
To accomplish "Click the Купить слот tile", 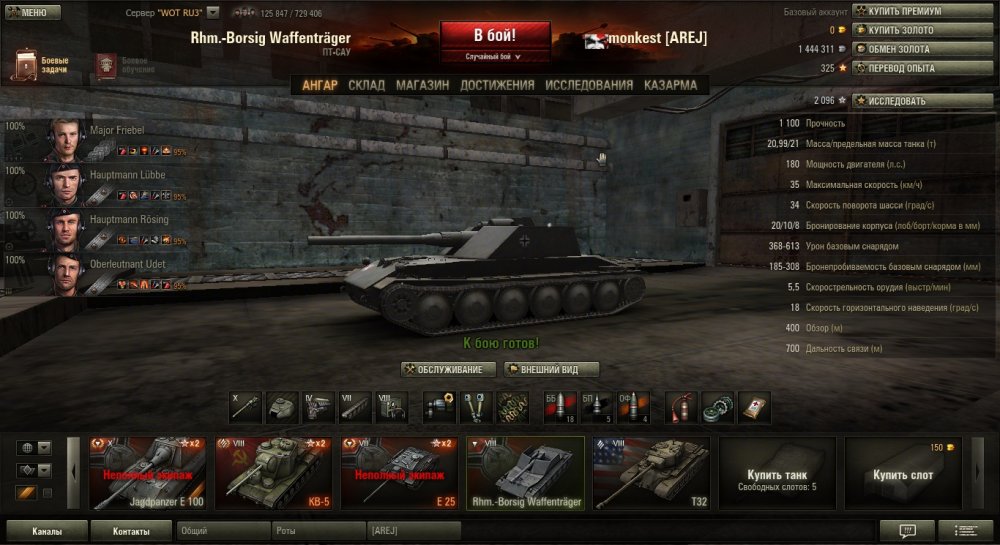I will (902, 473).
